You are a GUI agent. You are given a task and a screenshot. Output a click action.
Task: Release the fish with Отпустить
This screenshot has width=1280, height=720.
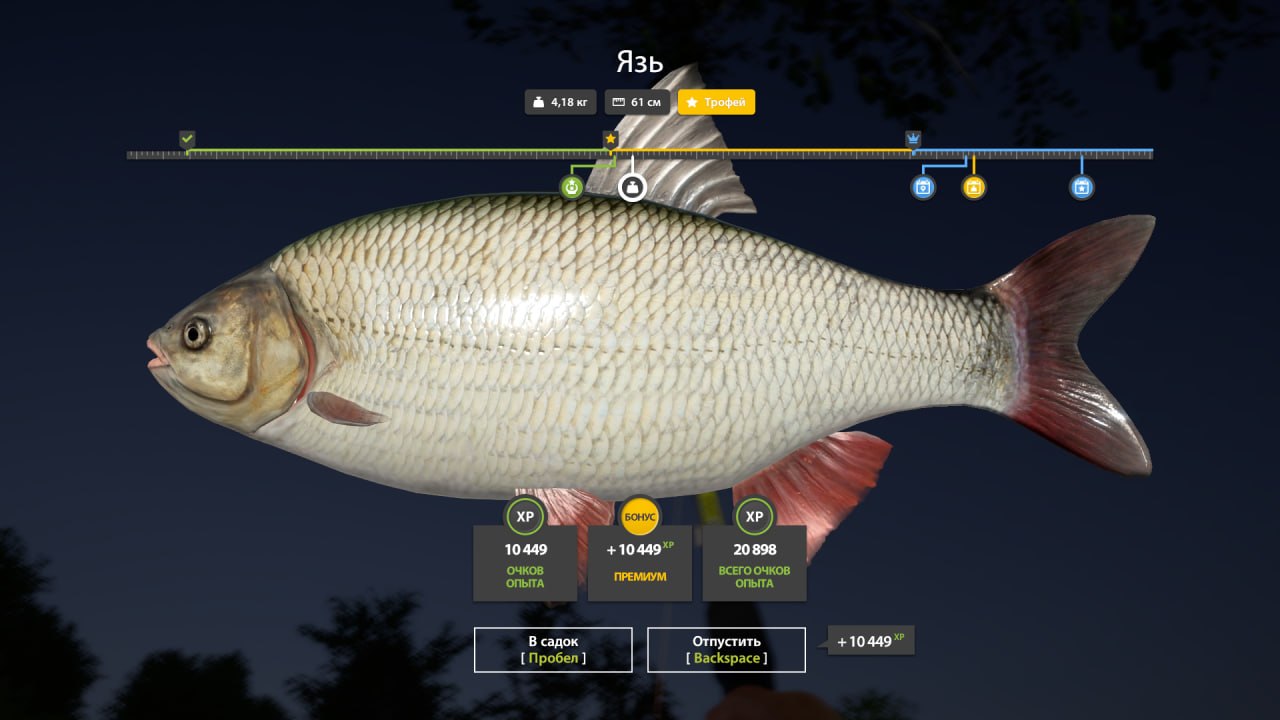726,649
